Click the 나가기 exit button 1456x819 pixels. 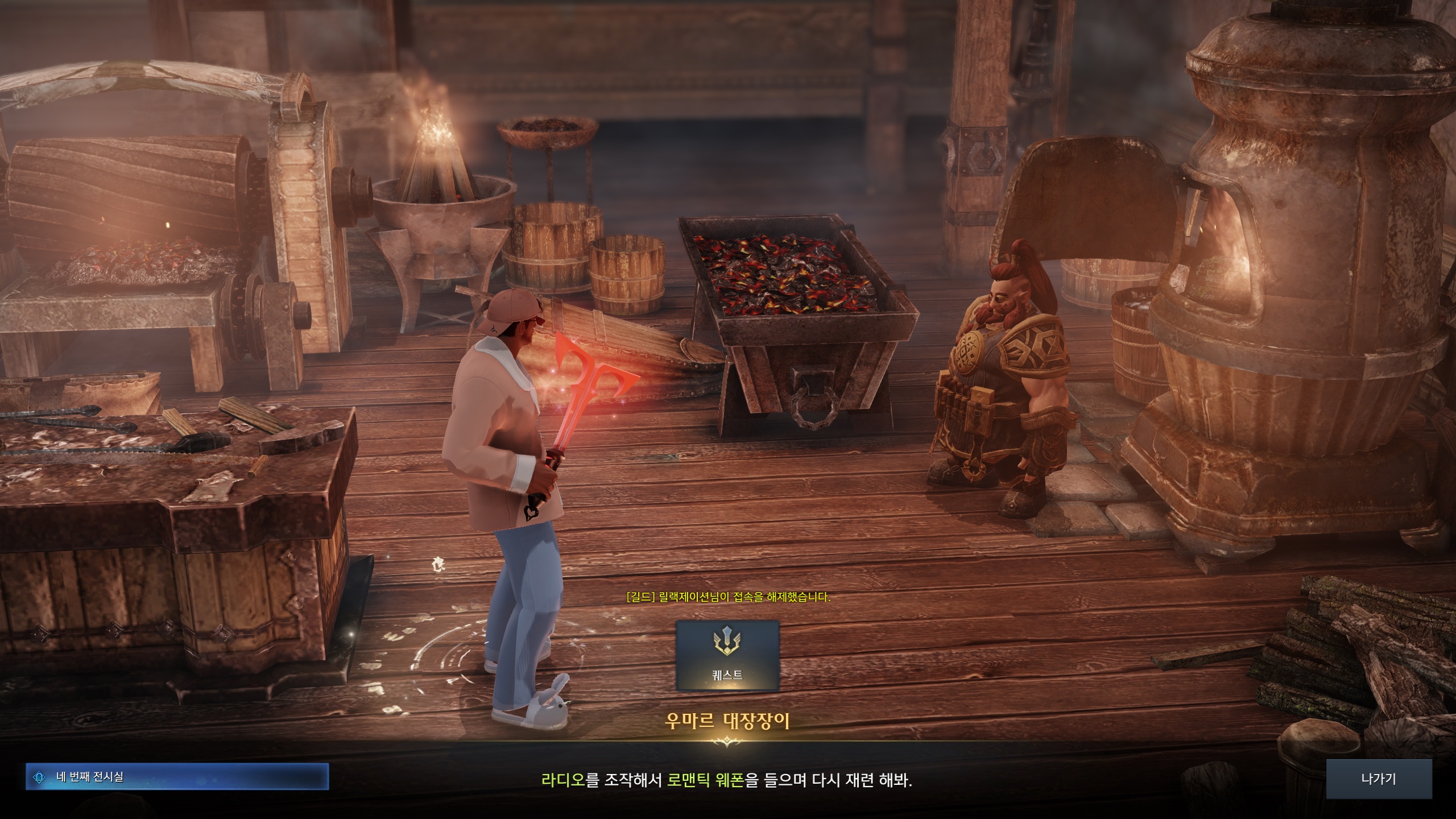click(x=1379, y=779)
